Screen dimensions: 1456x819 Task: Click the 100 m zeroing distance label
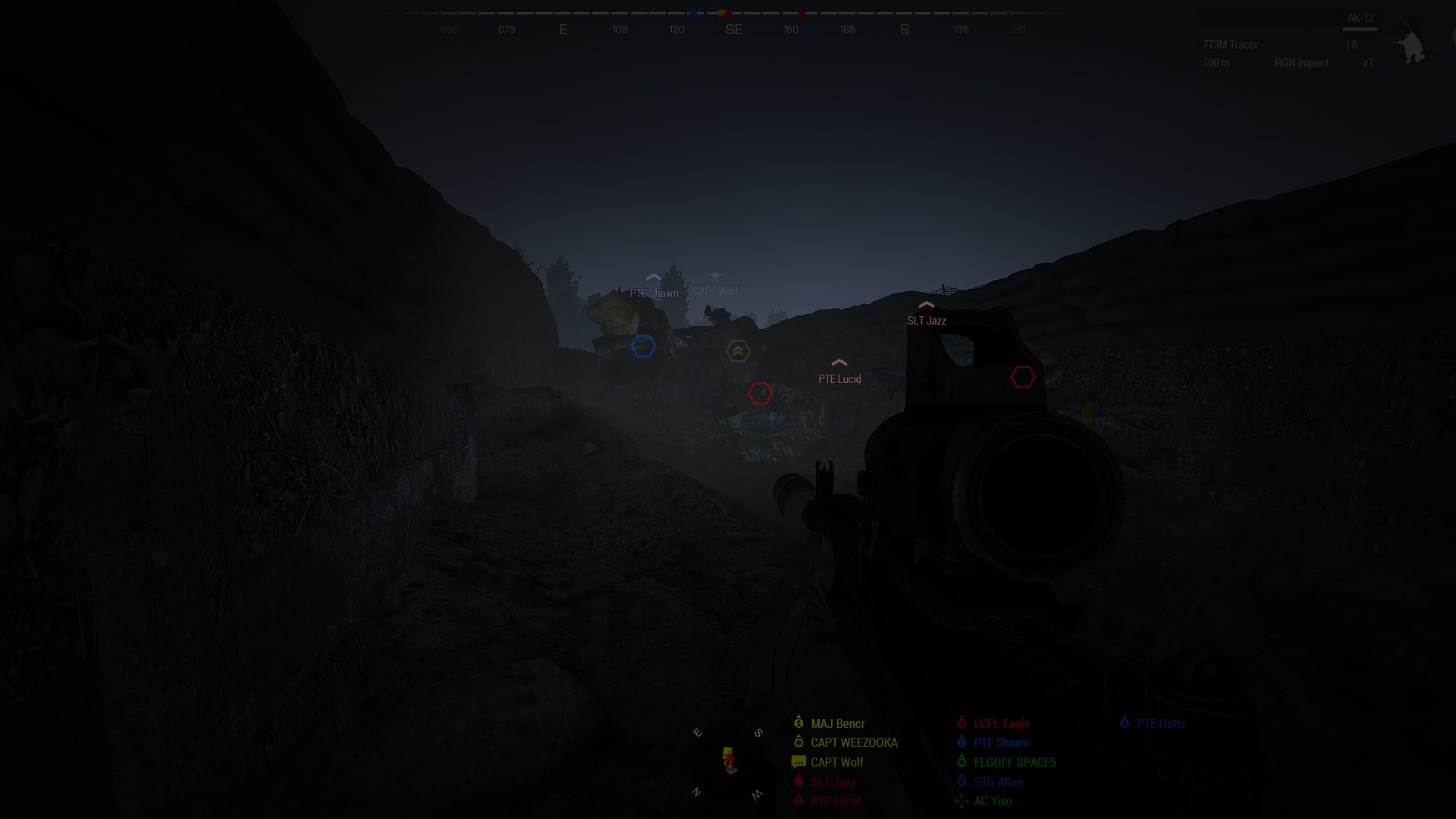tap(1215, 63)
